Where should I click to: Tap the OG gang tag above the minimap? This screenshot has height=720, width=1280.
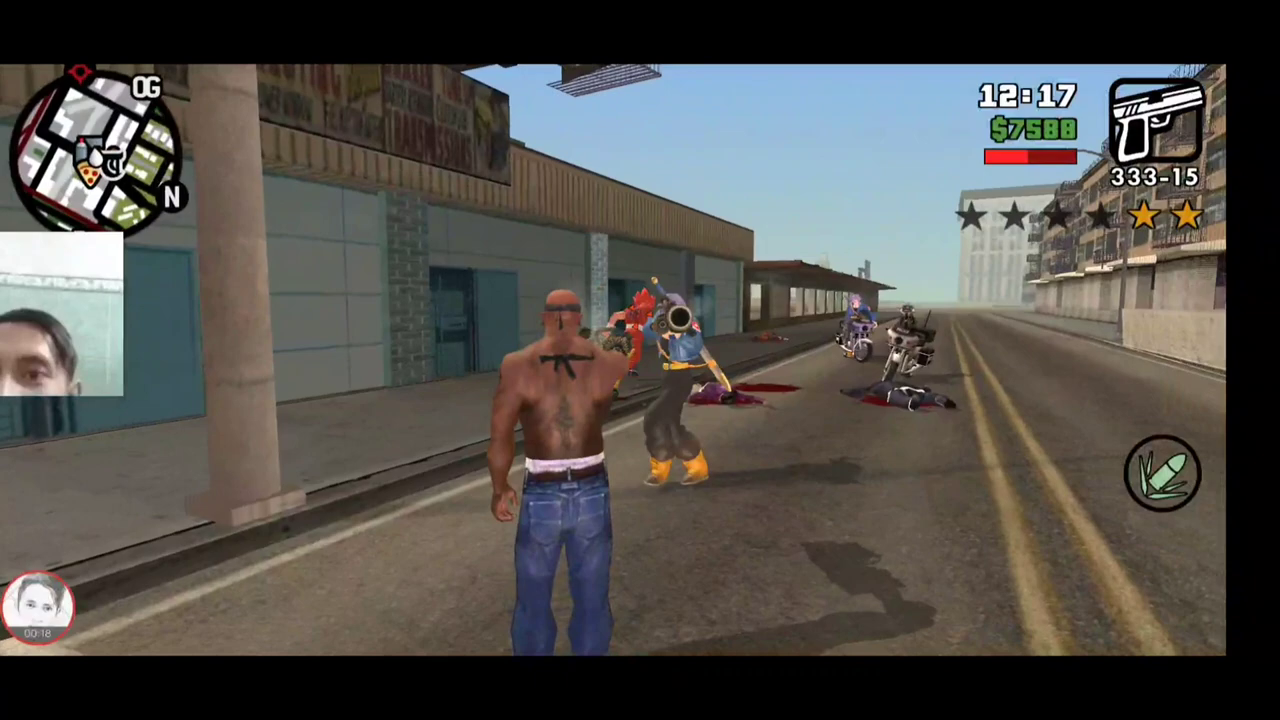tap(148, 87)
